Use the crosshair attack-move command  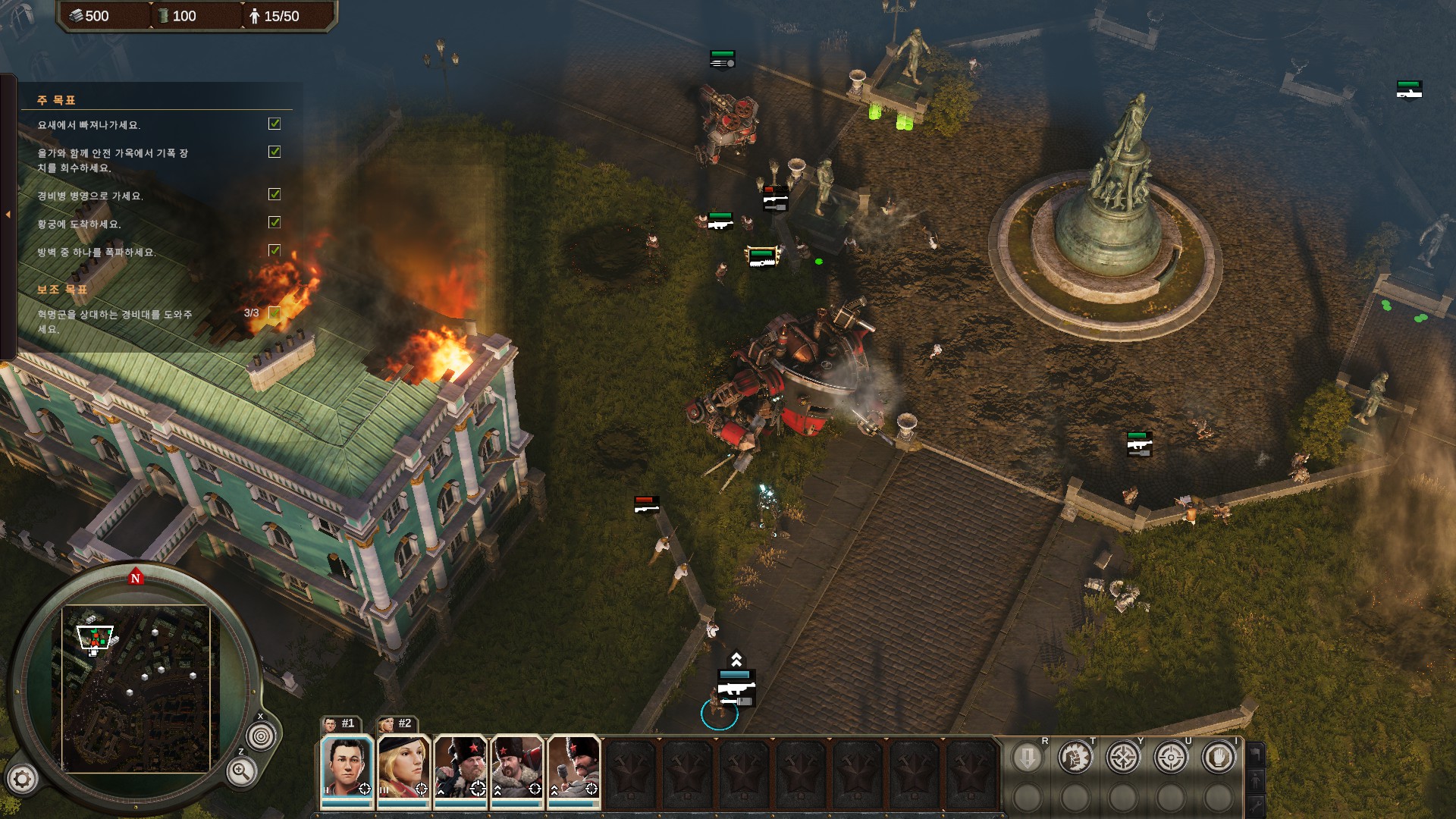point(1123,758)
